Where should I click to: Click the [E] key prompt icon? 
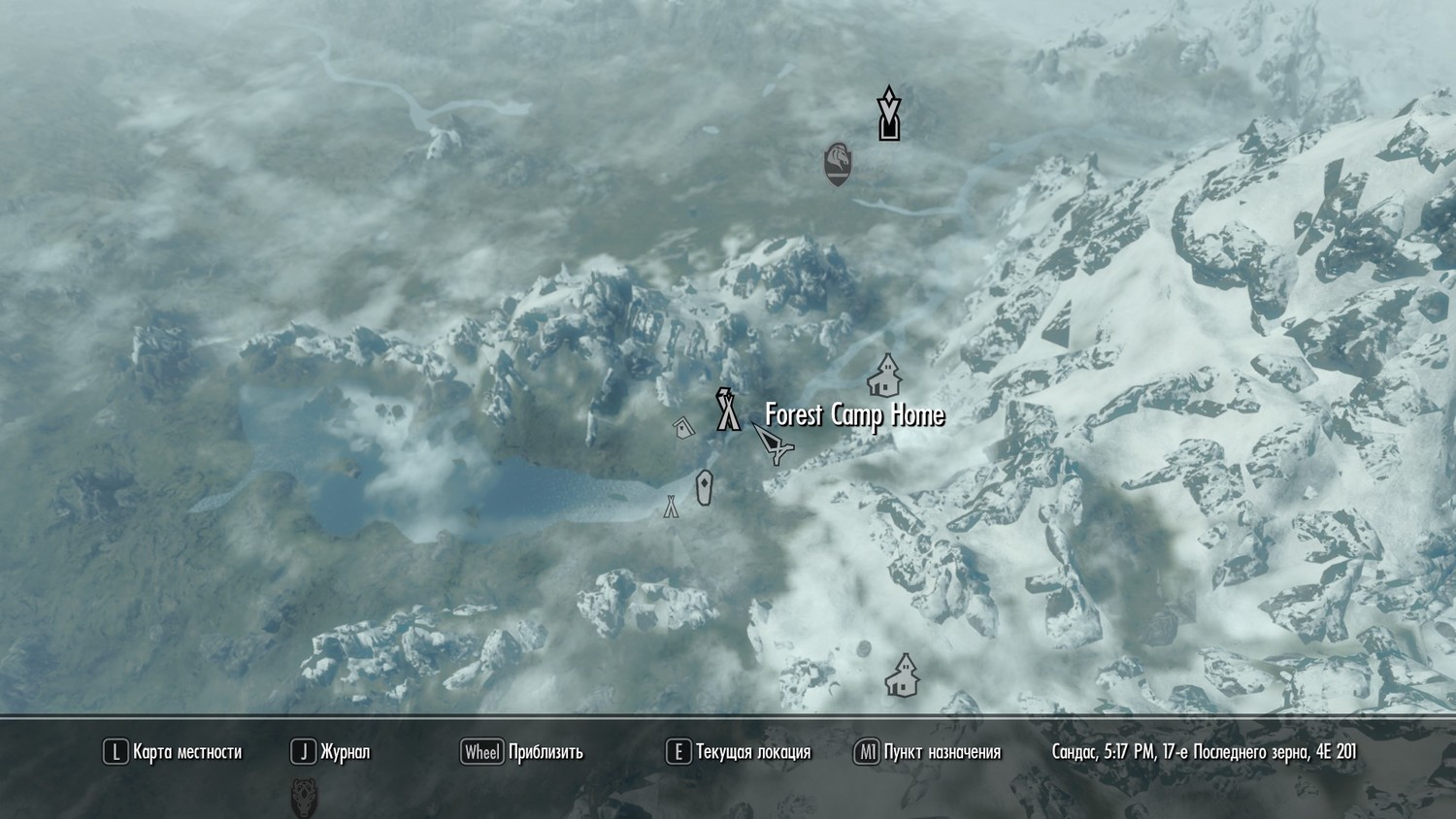pos(677,750)
